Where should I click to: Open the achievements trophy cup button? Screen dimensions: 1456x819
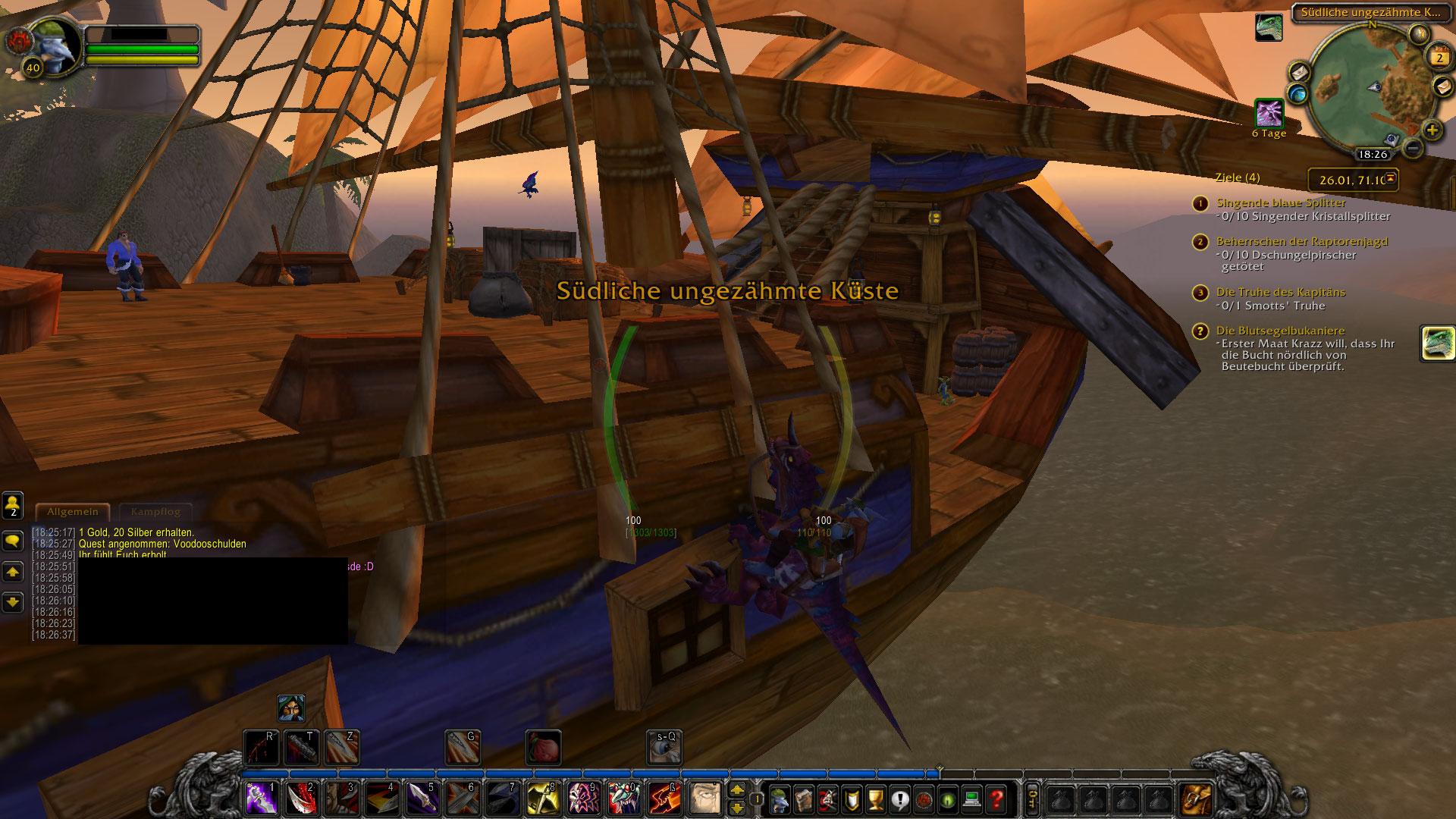click(x=875, y=799)
